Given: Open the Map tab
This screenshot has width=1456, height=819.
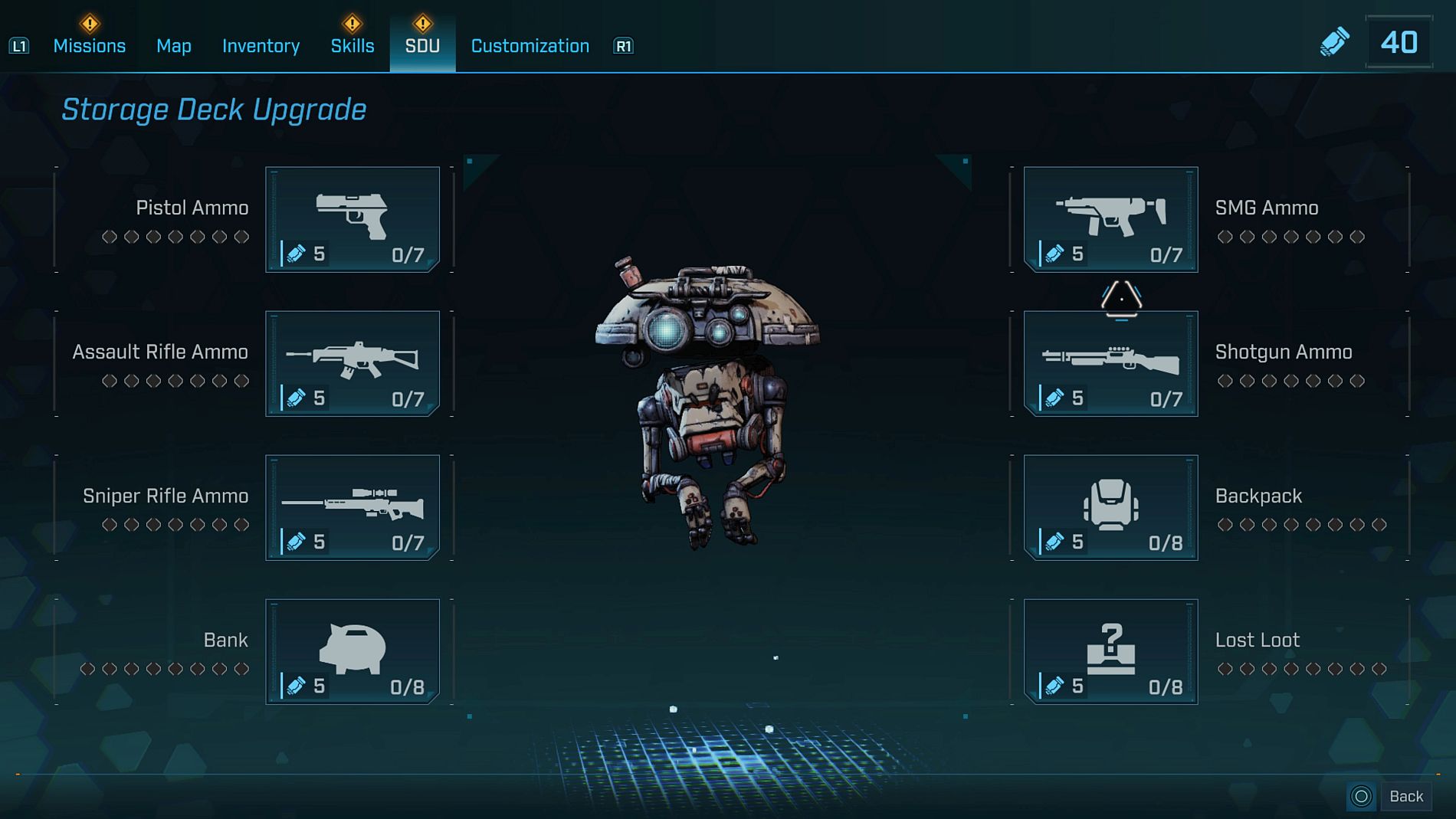Looking at the screenshot, I should tap(174, 46).
